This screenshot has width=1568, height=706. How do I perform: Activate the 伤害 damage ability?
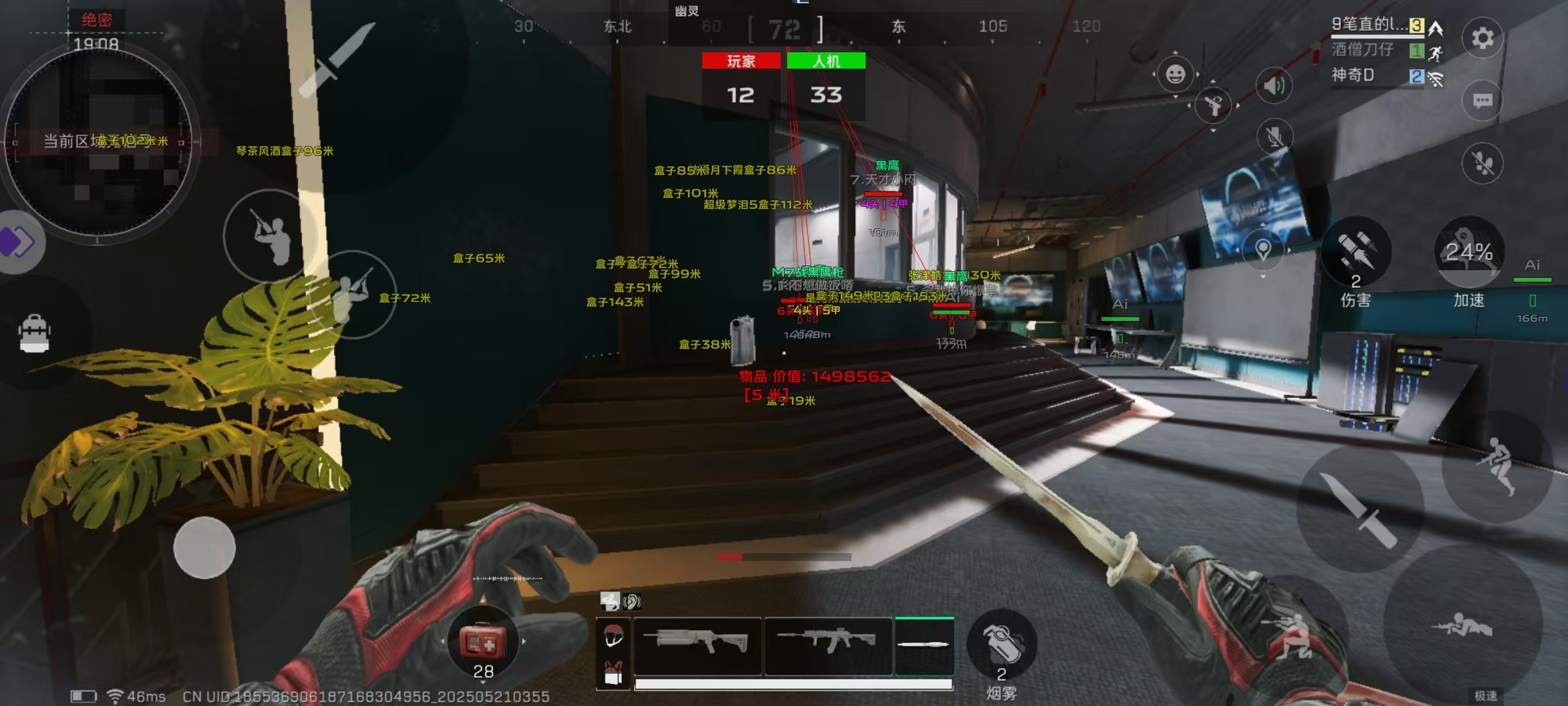[x=1356, y=252]
